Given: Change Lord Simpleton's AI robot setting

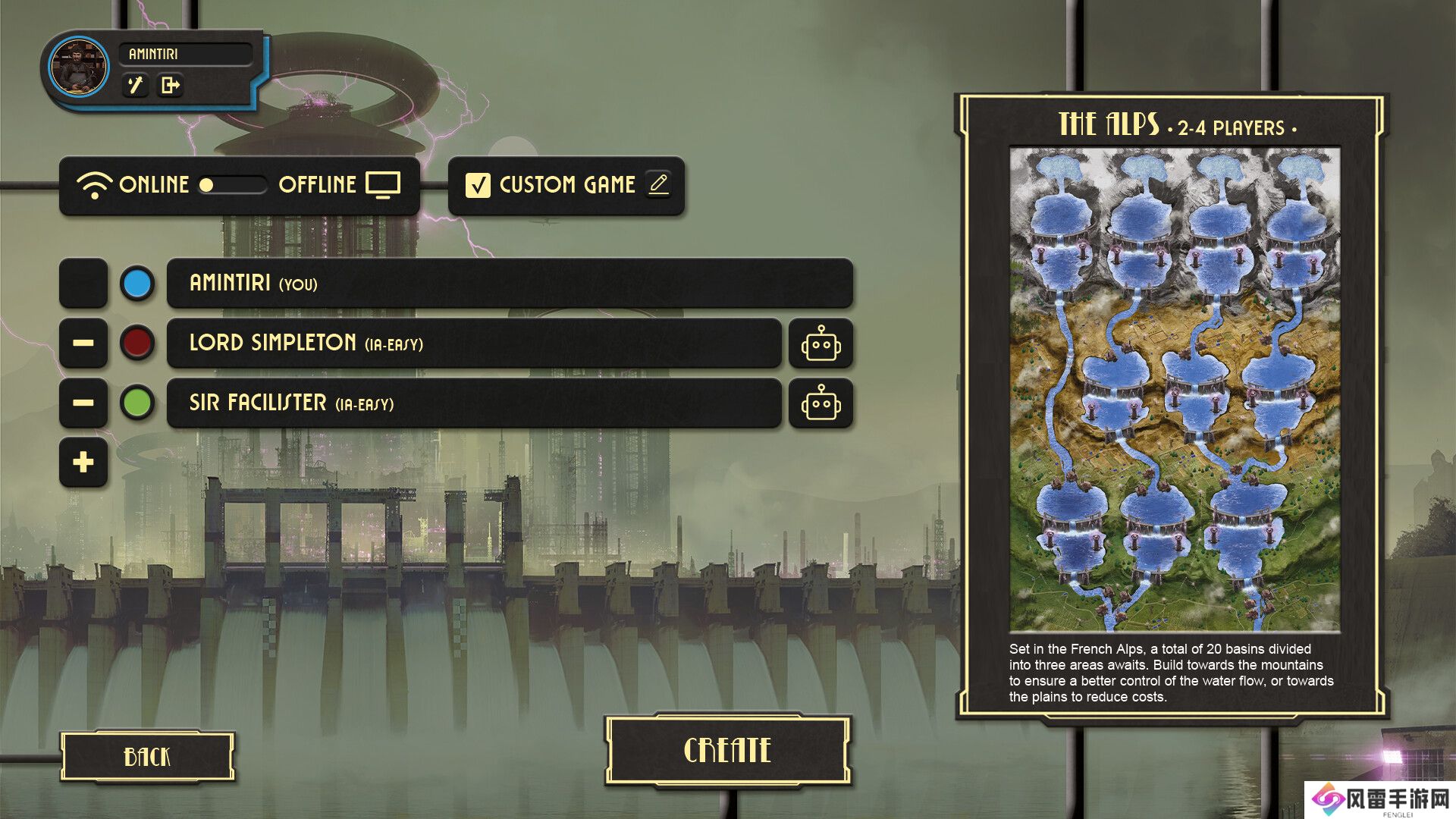Looking at the screenshot, I should [821, 344].
